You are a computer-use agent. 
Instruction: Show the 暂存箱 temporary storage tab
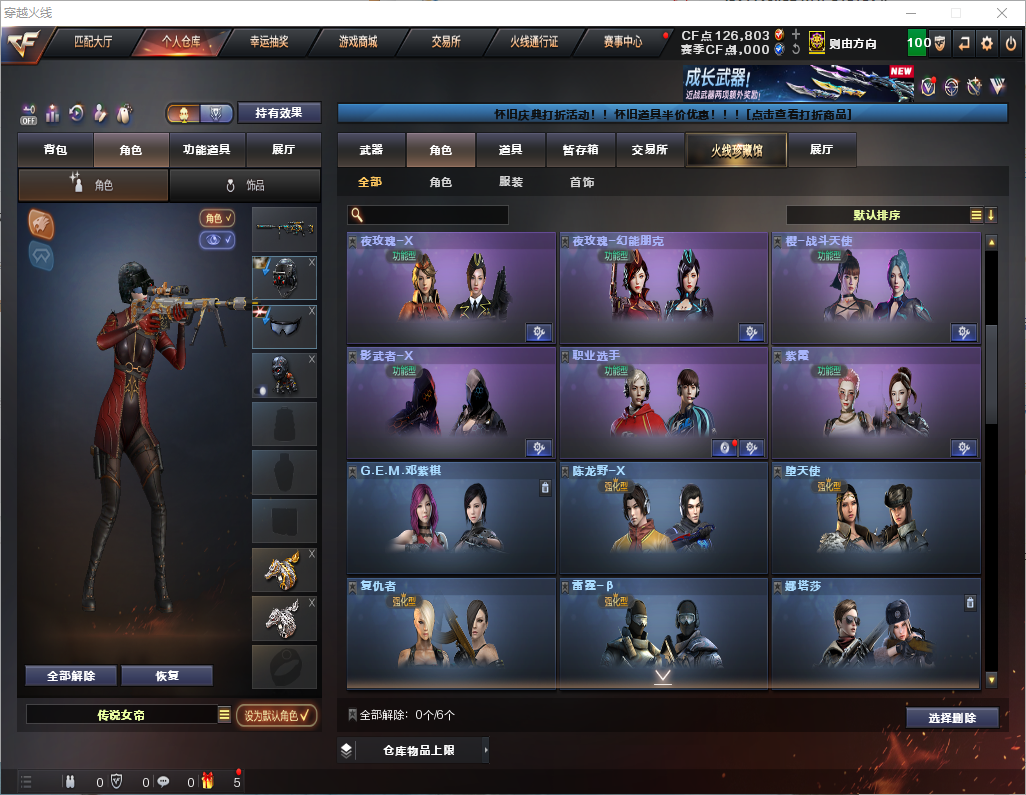[580, 150]
